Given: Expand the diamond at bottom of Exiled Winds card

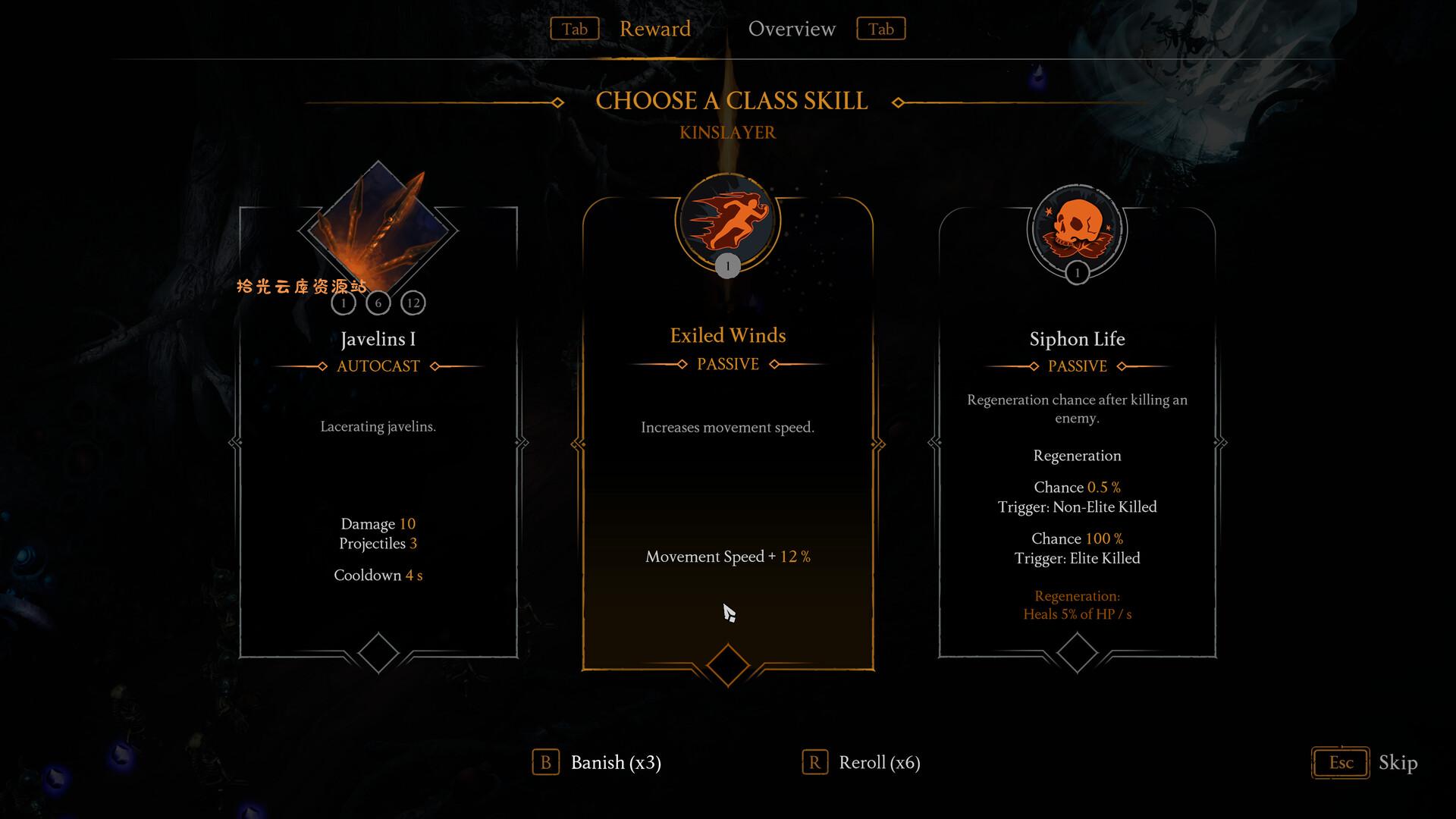Looking at the screenshot, I should point(727,664).
